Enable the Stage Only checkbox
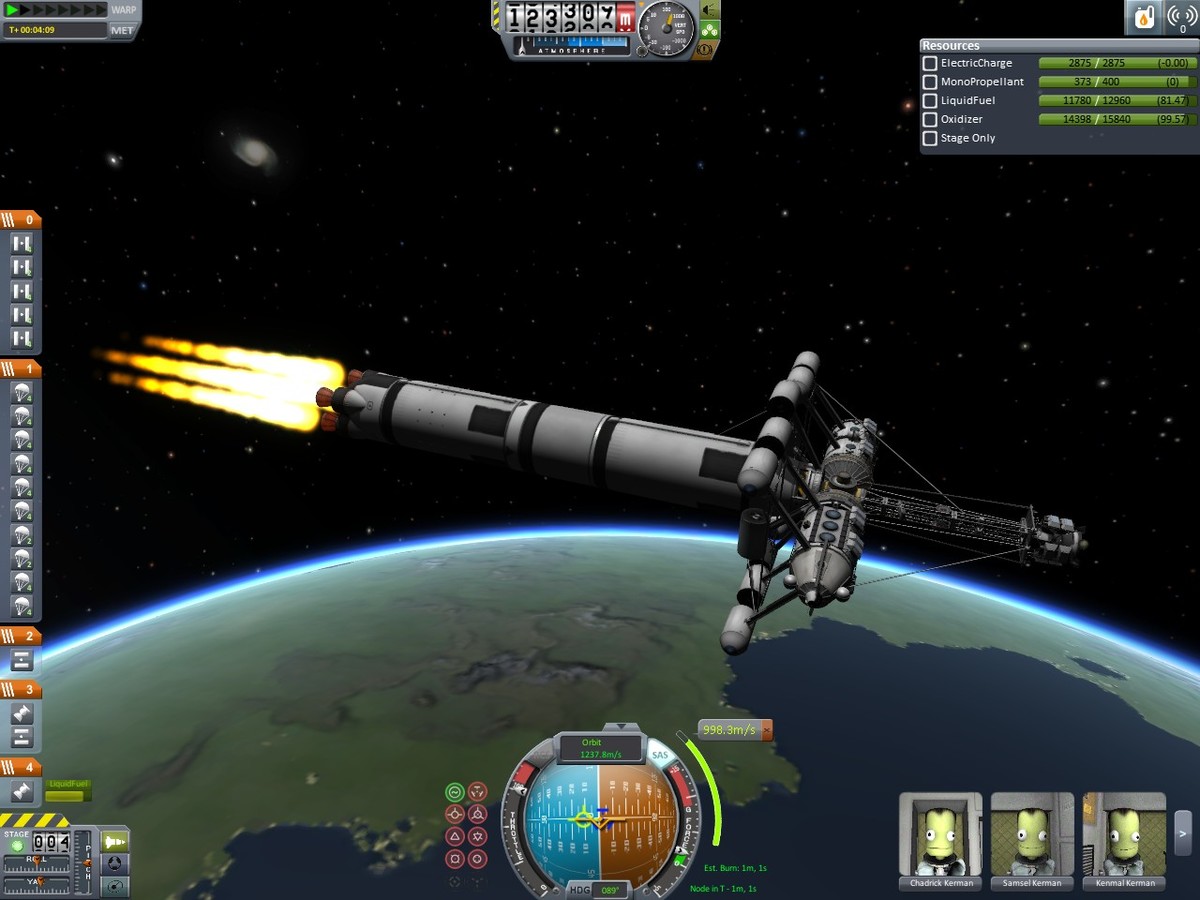Viewport: 1200px width, 900px height. point(930,139)
